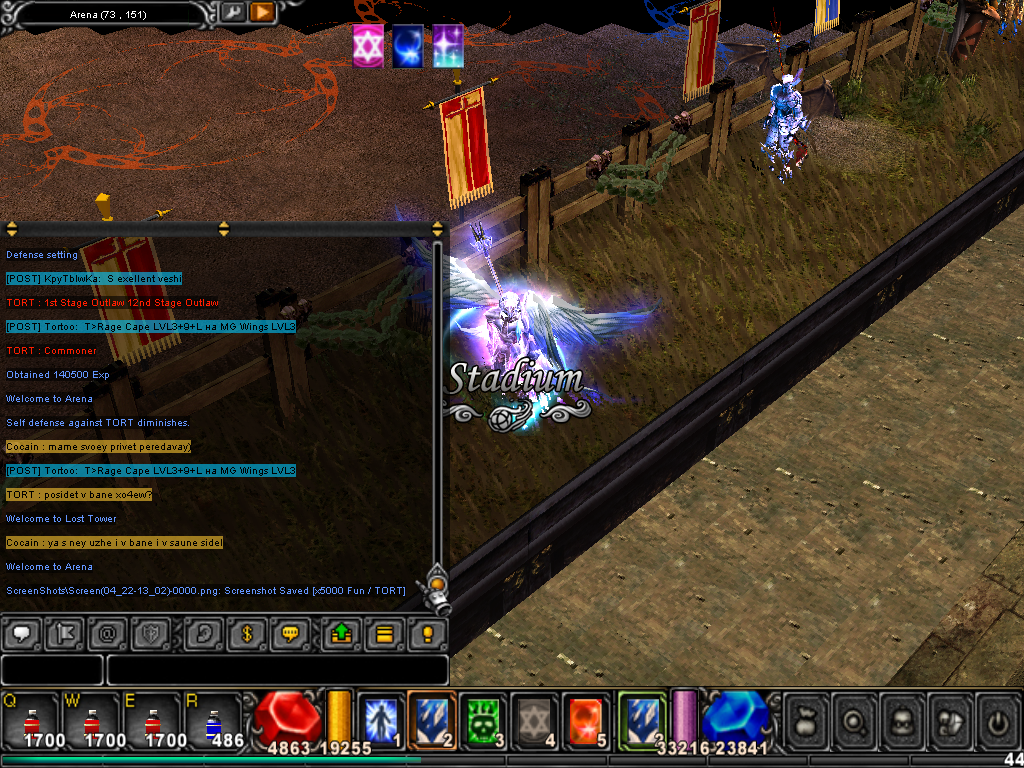The width and height of the screenshot is (1024, 768).
Task: Click the green up-arrow chat button
Action: click(x=341, y=634)
